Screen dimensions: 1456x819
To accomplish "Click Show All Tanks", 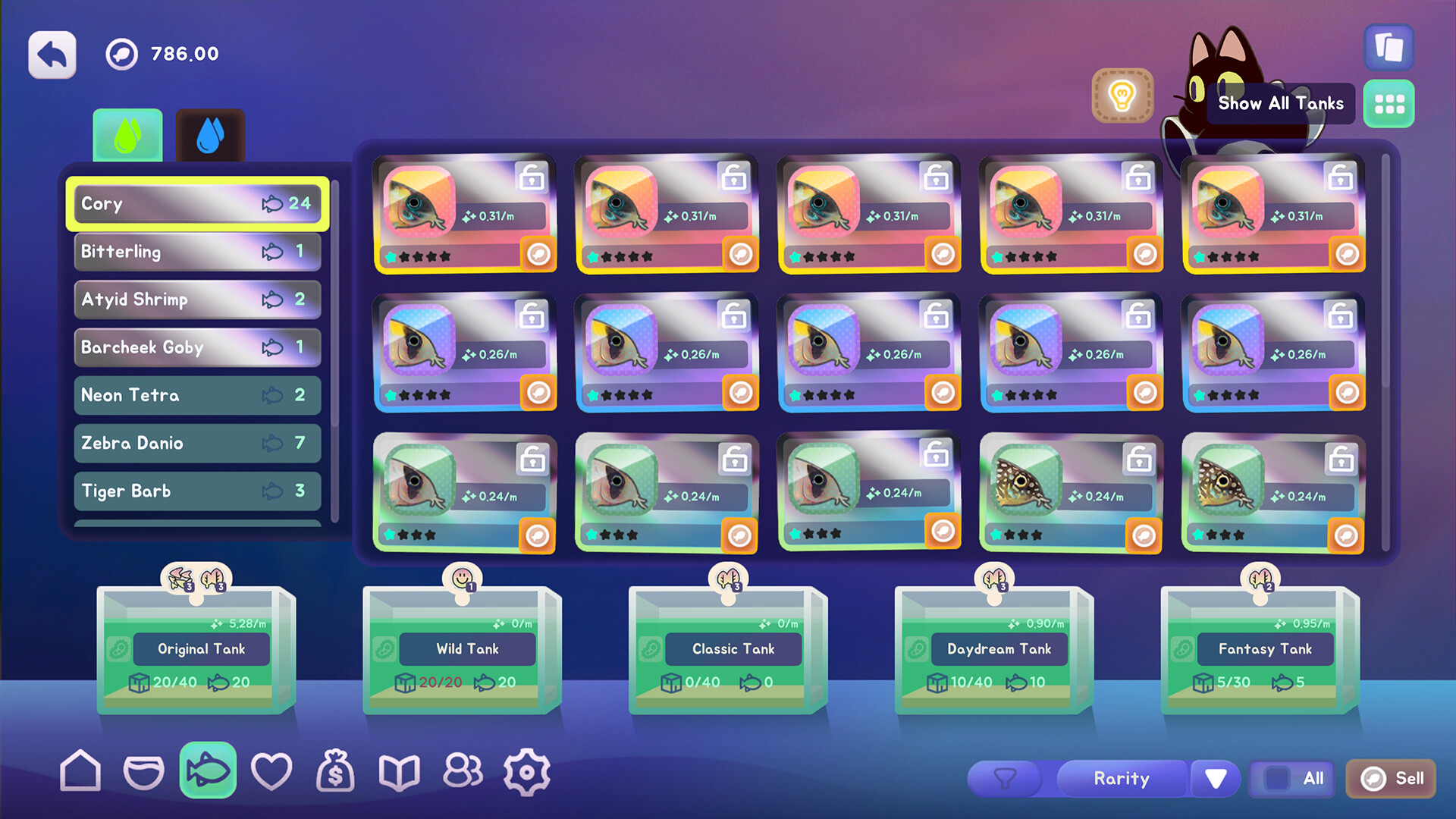I will 1280,103.
